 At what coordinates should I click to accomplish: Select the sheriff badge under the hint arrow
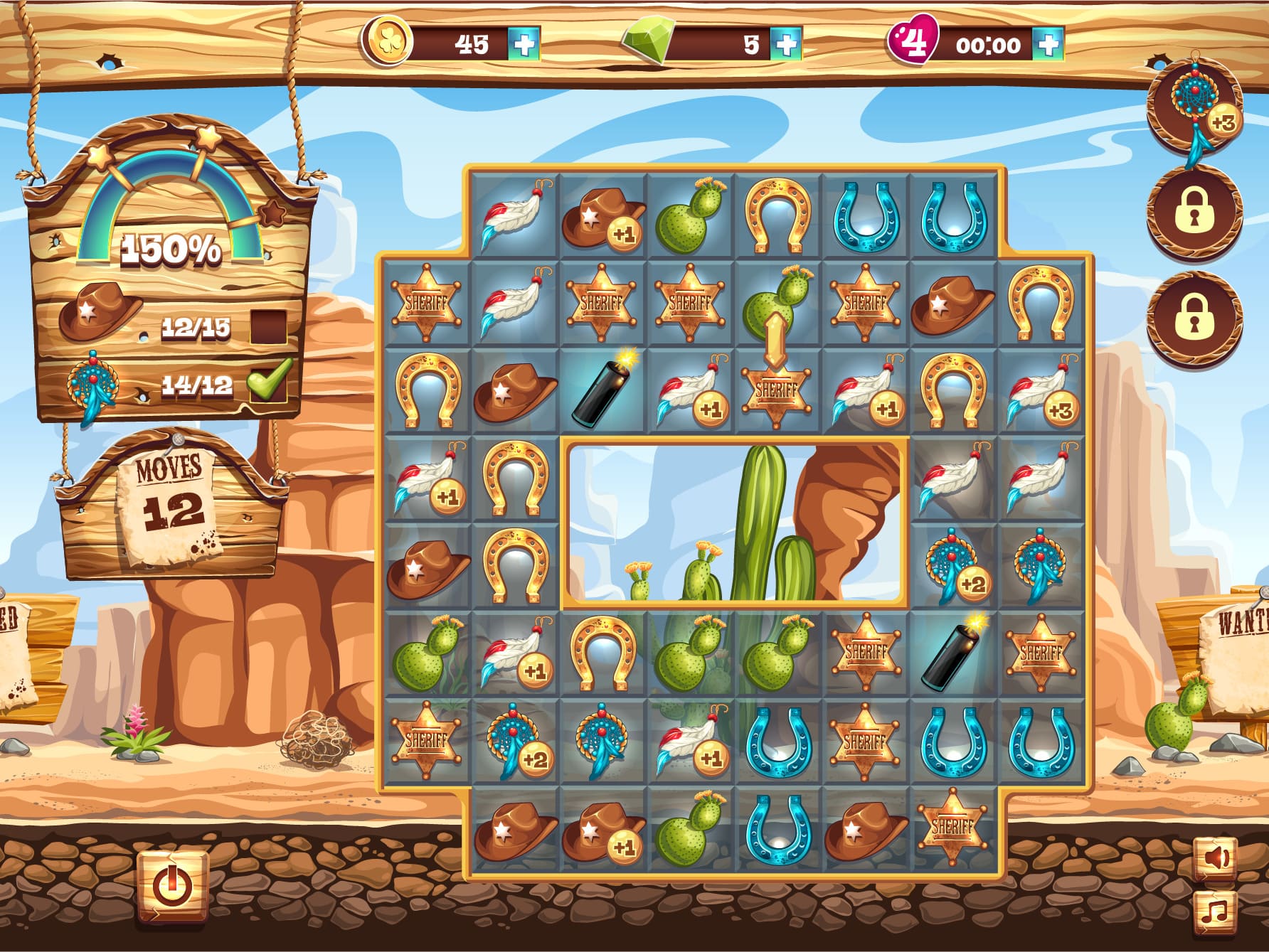click(x=775, y=391)
